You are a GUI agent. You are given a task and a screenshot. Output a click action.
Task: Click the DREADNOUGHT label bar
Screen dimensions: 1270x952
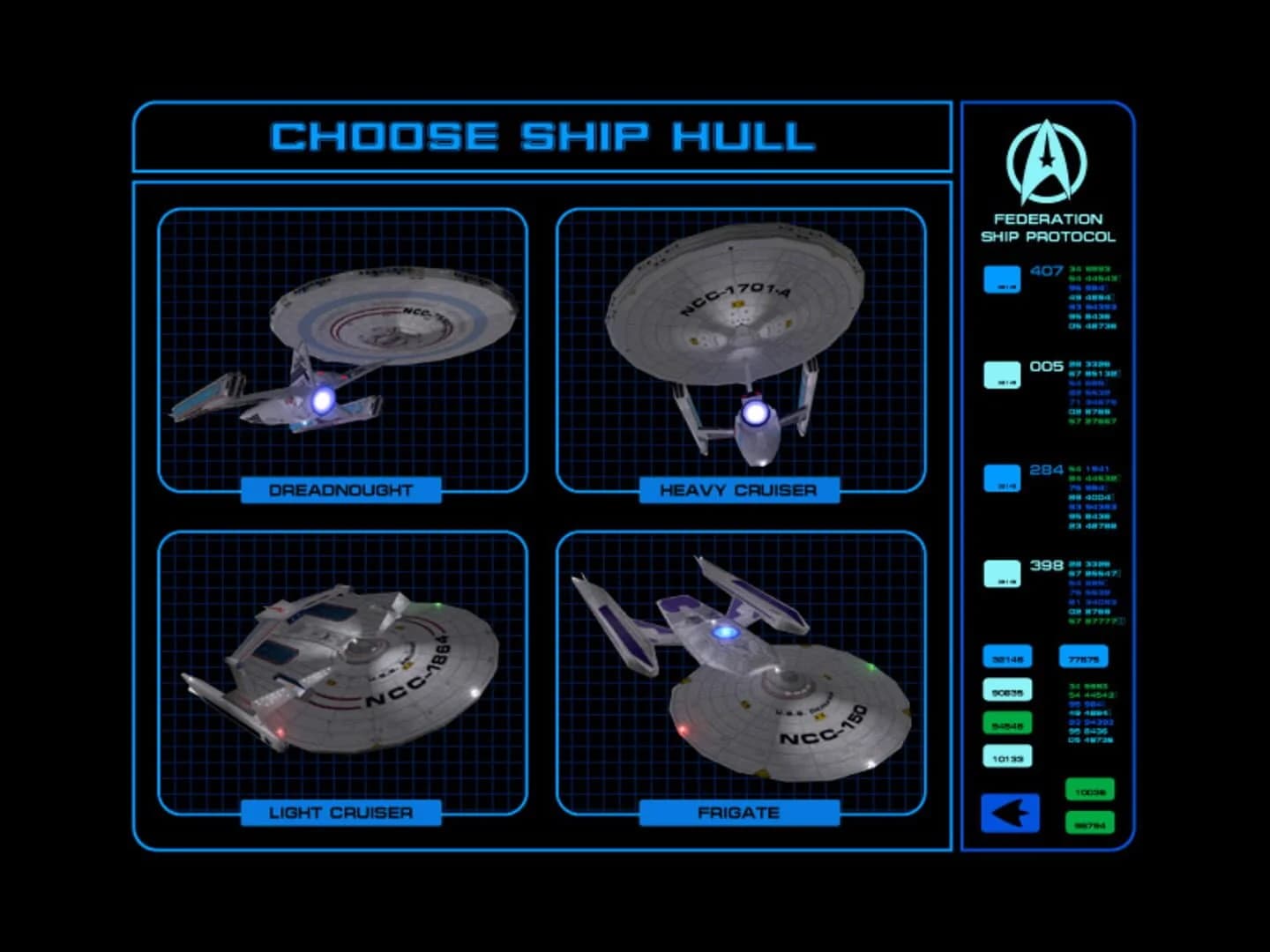coord(338,490)
